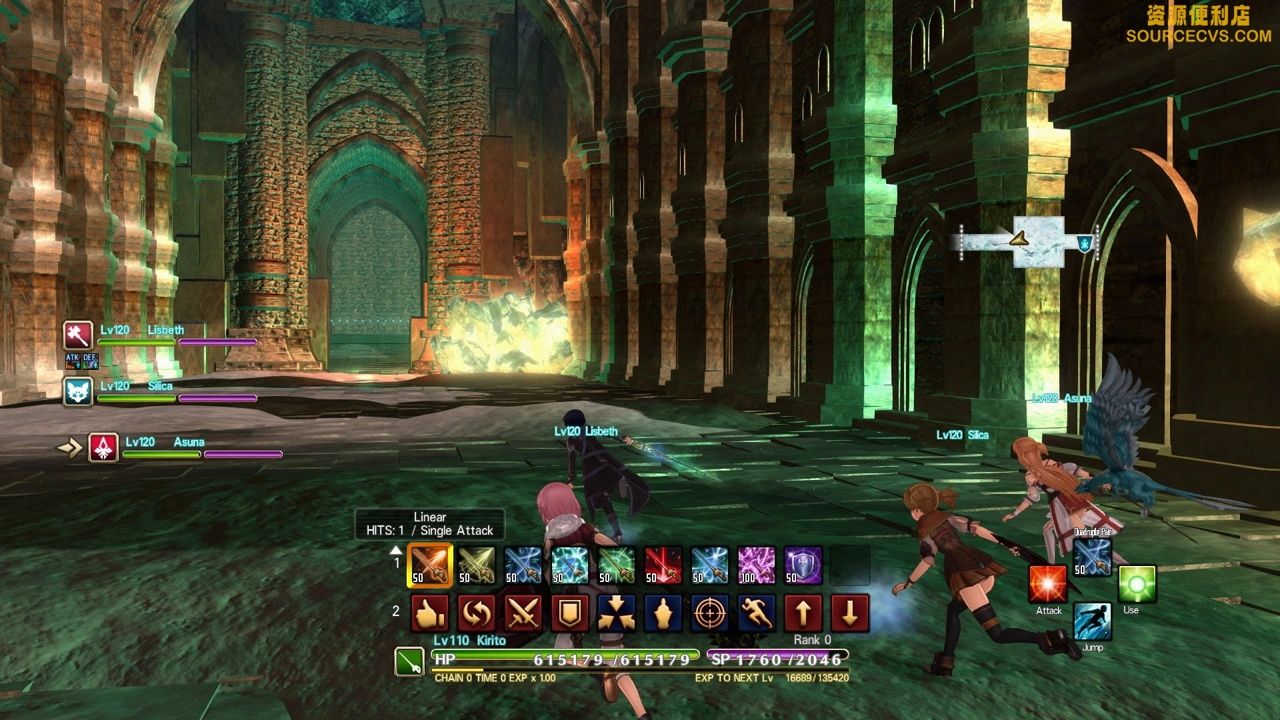This screenshot has width=1280, height=720.
Task: Activate the purple shield buff skill
Action: [x=803, y=565]
